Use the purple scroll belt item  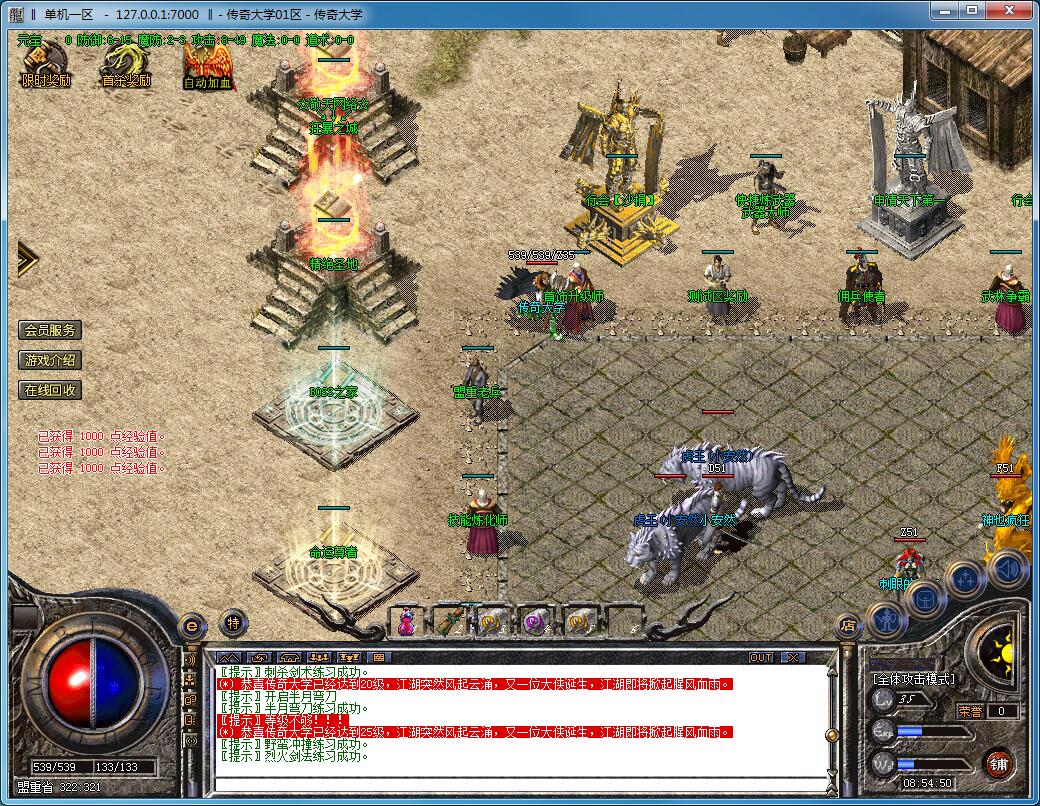pyautogui.click(x=535, y=622)
